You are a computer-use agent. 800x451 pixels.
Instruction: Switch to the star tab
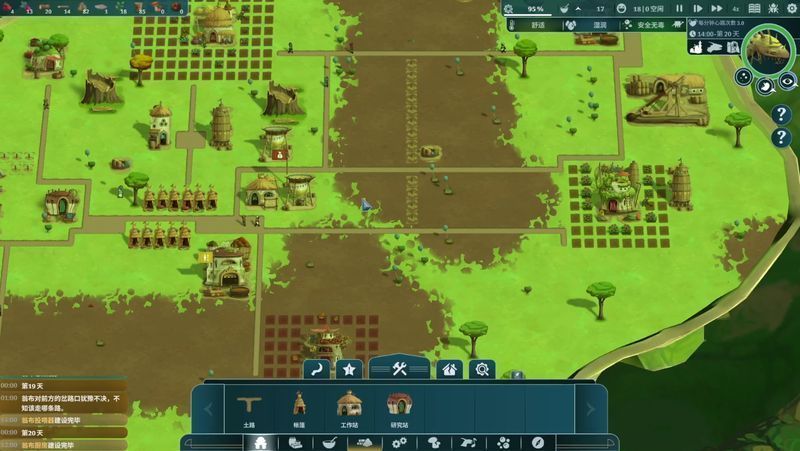(349, 369)
